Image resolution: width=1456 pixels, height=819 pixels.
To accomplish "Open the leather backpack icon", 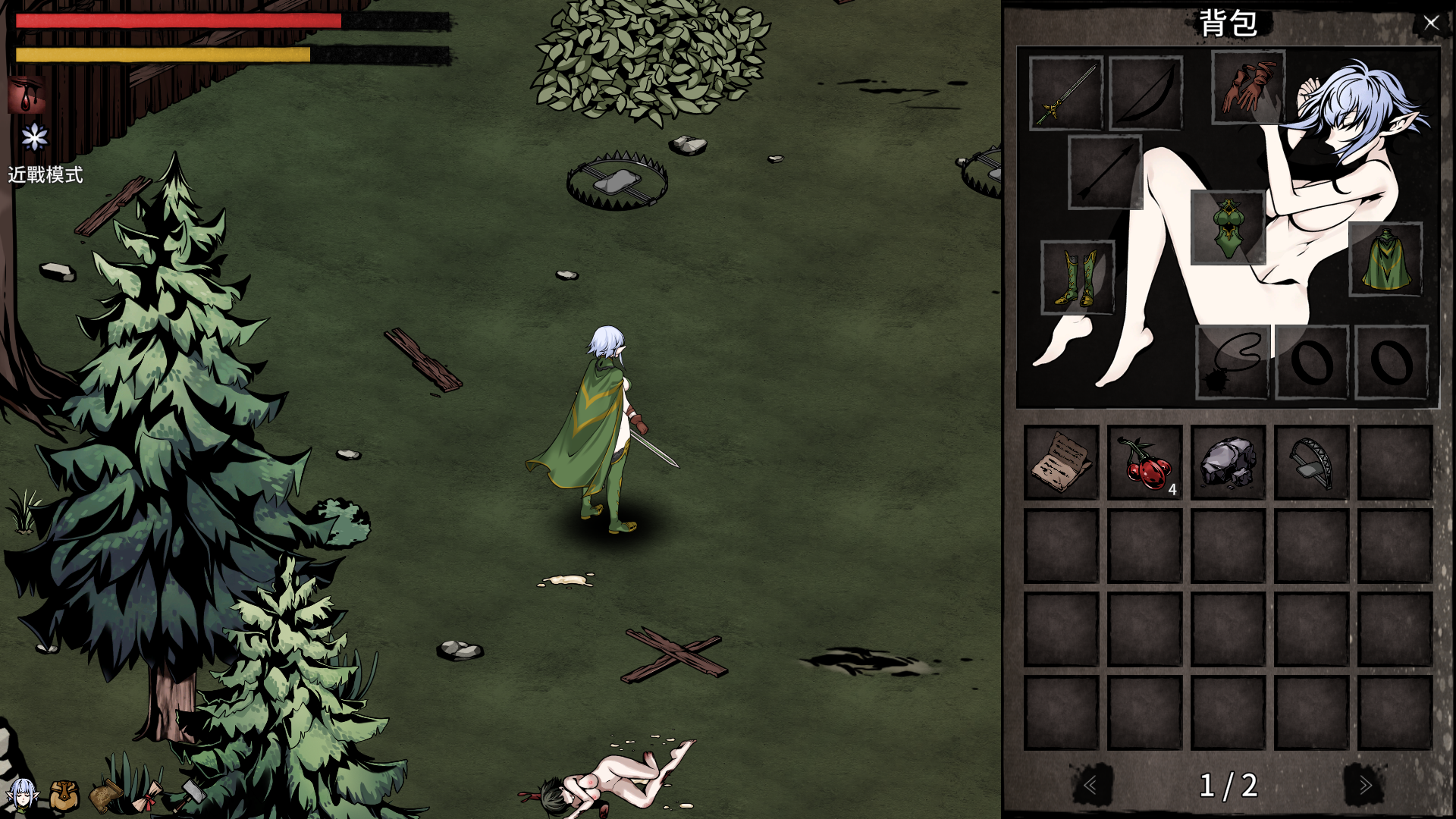I will tap(64, 795).
